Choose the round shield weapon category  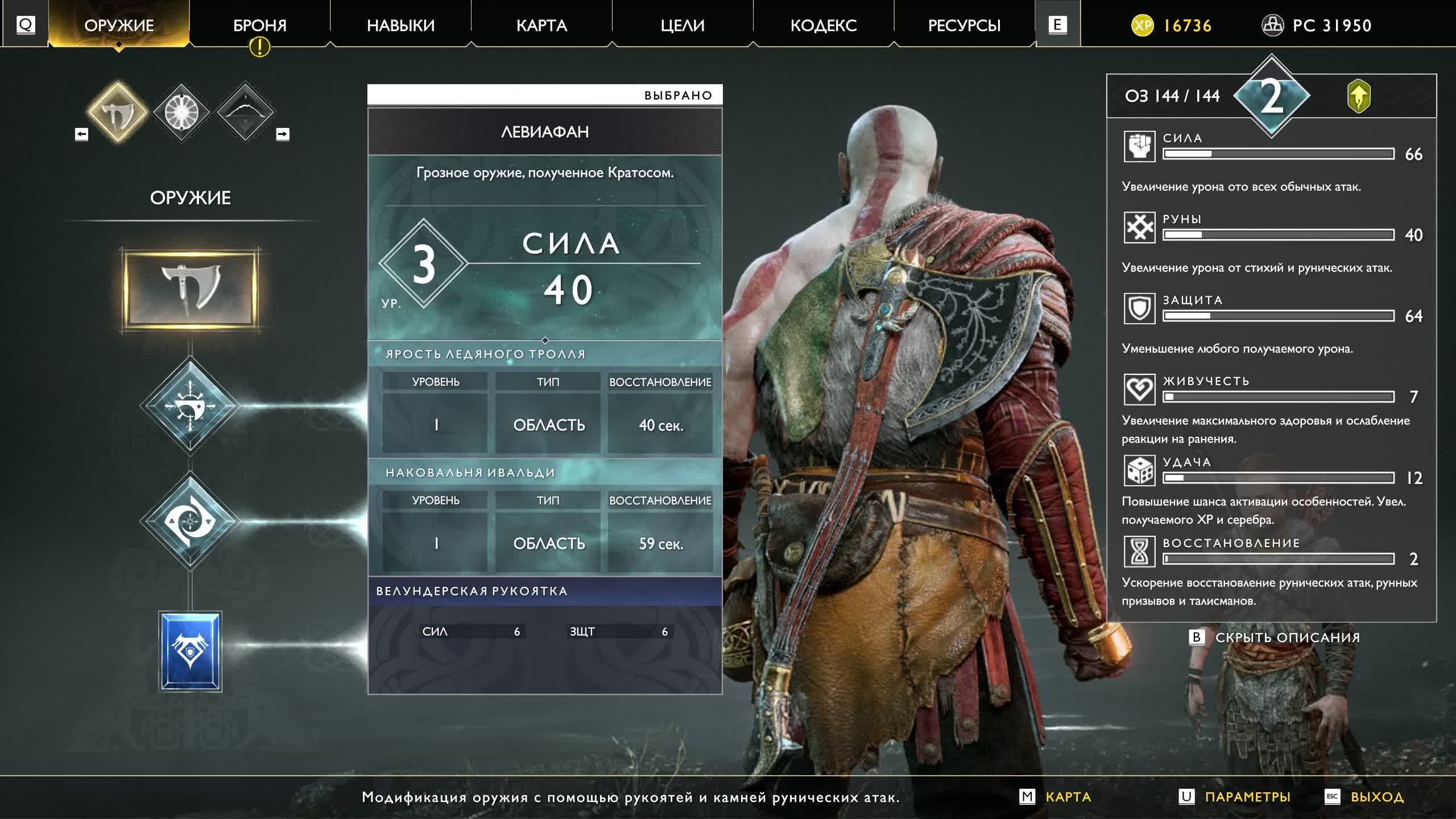181,112
